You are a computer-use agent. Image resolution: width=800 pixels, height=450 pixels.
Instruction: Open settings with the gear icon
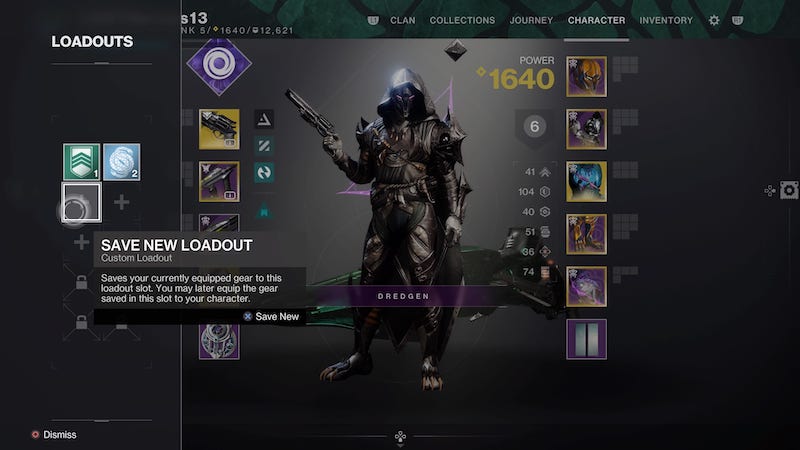[714, 20]
